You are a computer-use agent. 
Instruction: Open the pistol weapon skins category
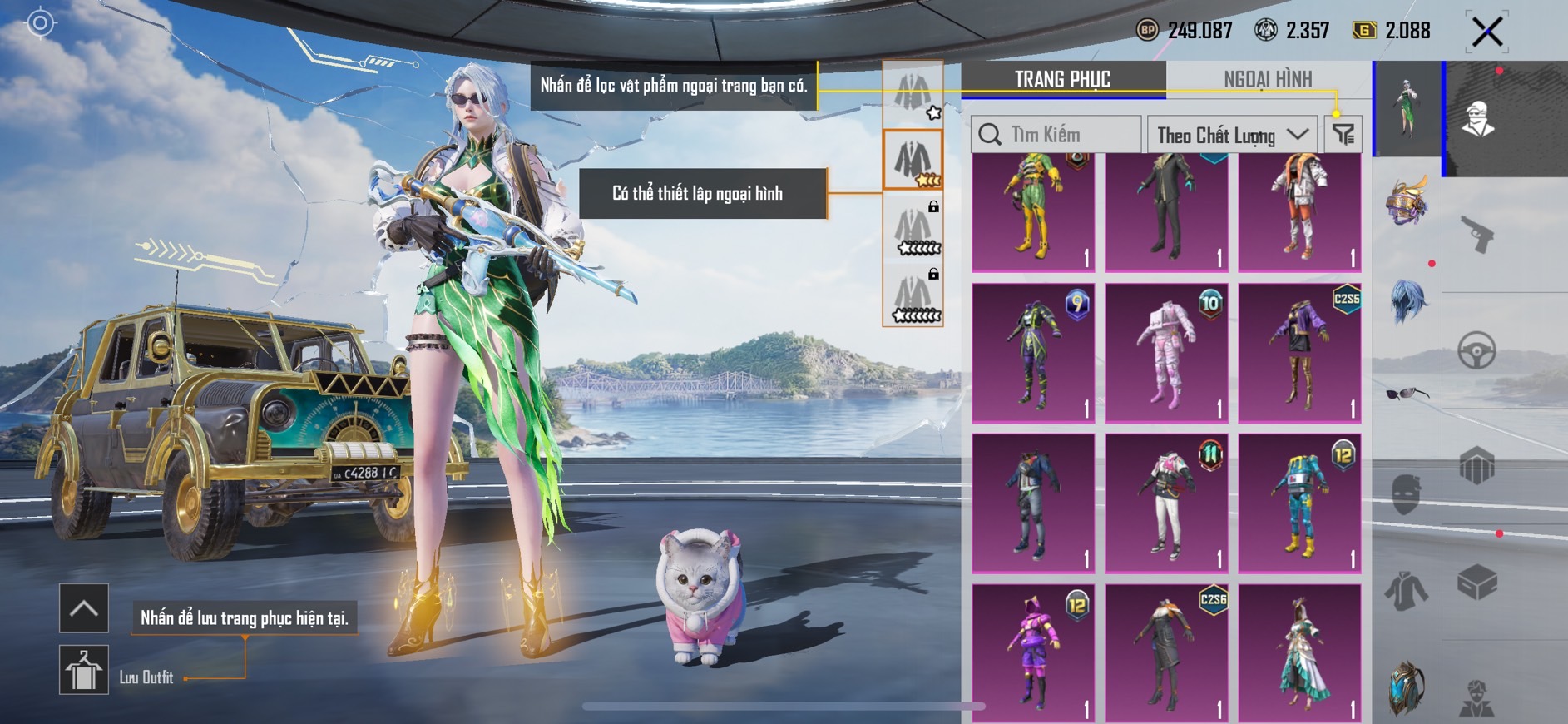1477,234
